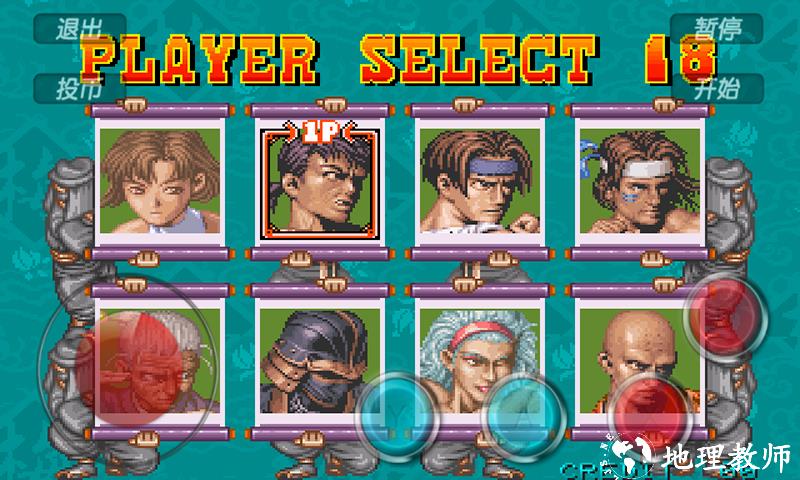Viewport: 800px width, 480px height.
Task: Choose the bald fighter portrait
Action: pos(629,357)
